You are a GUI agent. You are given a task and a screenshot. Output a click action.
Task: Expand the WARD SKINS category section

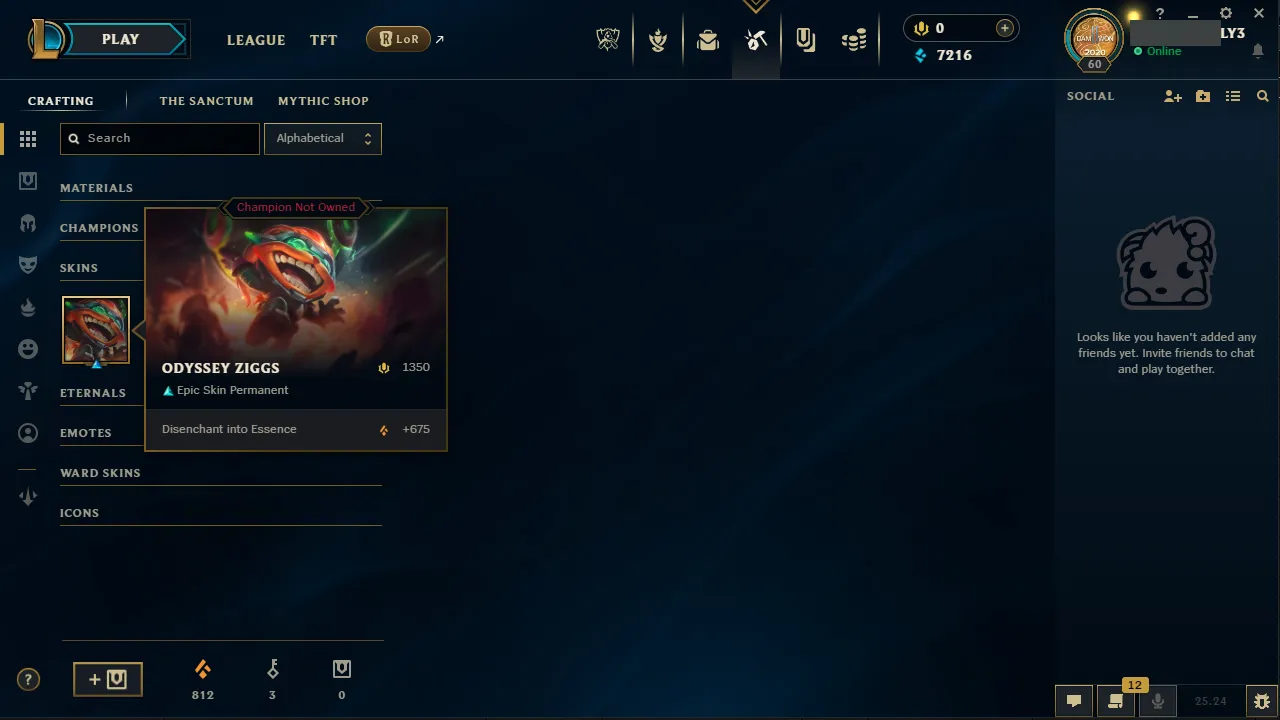click(x=100, y=472)
